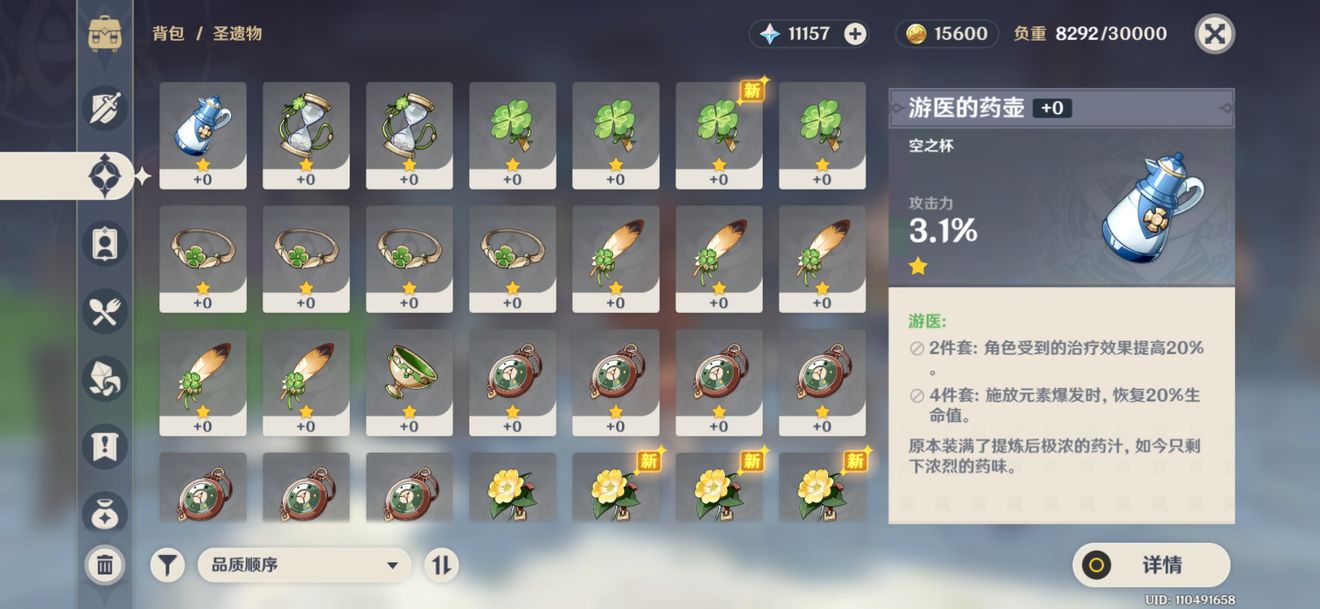Select the blue medicine pot artifact
This screenshot has height=609, width=1320.
coord(203,135)
